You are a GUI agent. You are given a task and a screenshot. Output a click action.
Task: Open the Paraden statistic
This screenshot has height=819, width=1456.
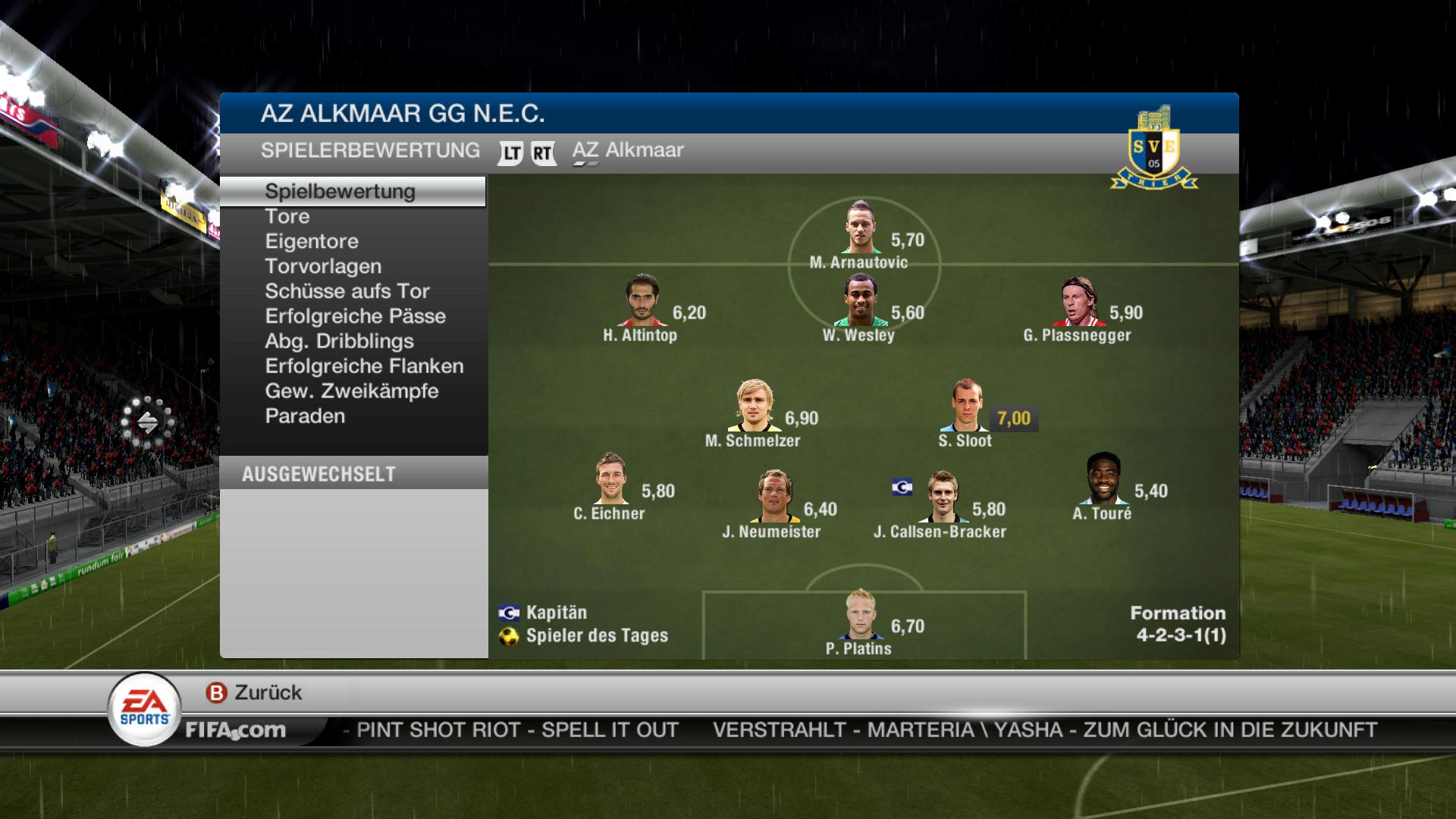coord(305,416)
